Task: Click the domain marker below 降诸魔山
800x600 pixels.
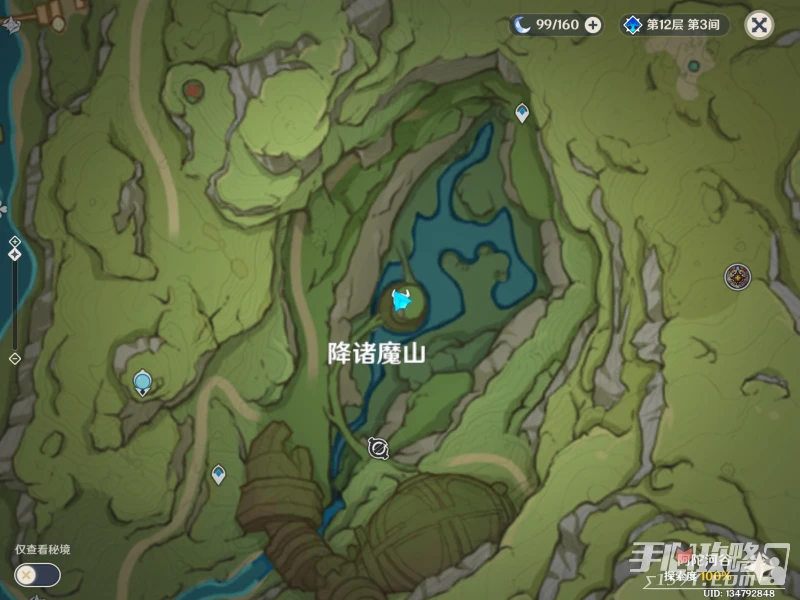Action: [378, 449]
